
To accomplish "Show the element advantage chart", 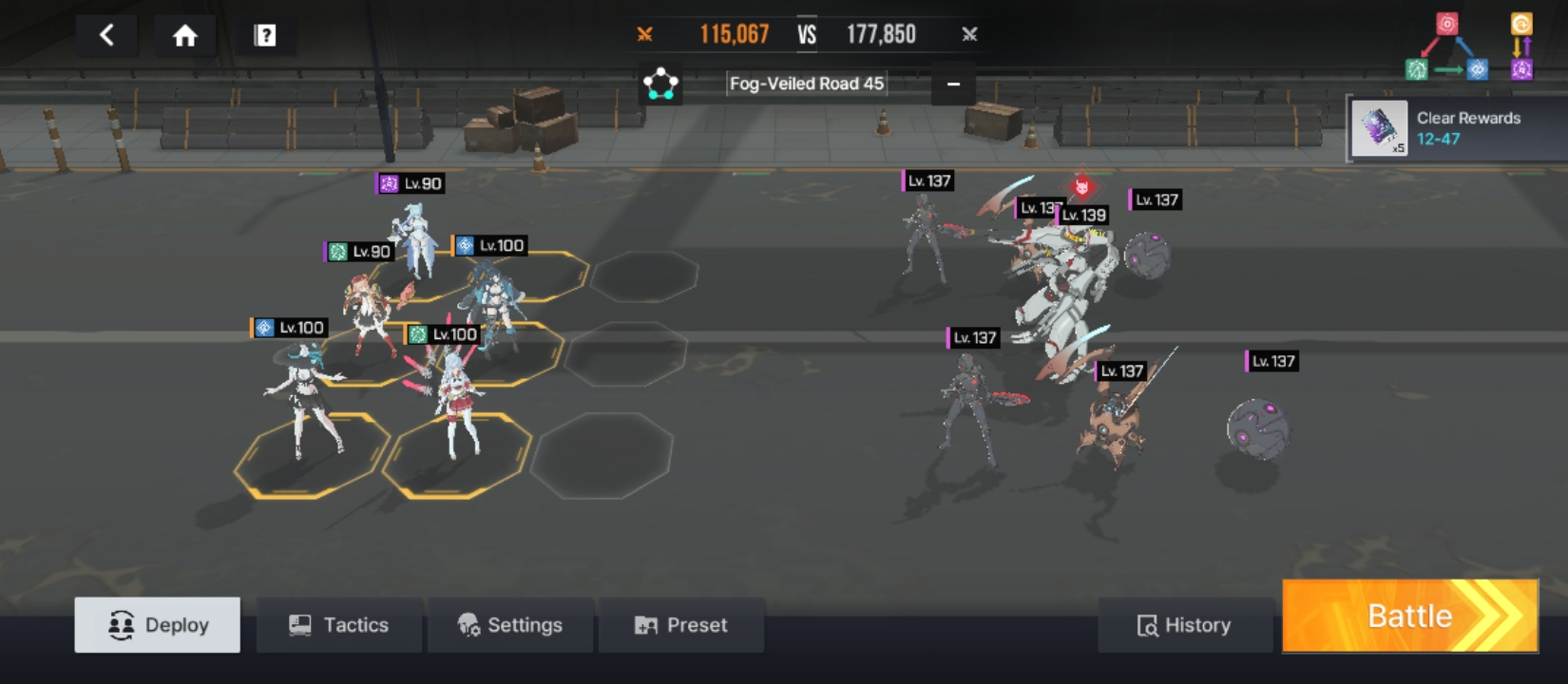I will coord(1468,47).
